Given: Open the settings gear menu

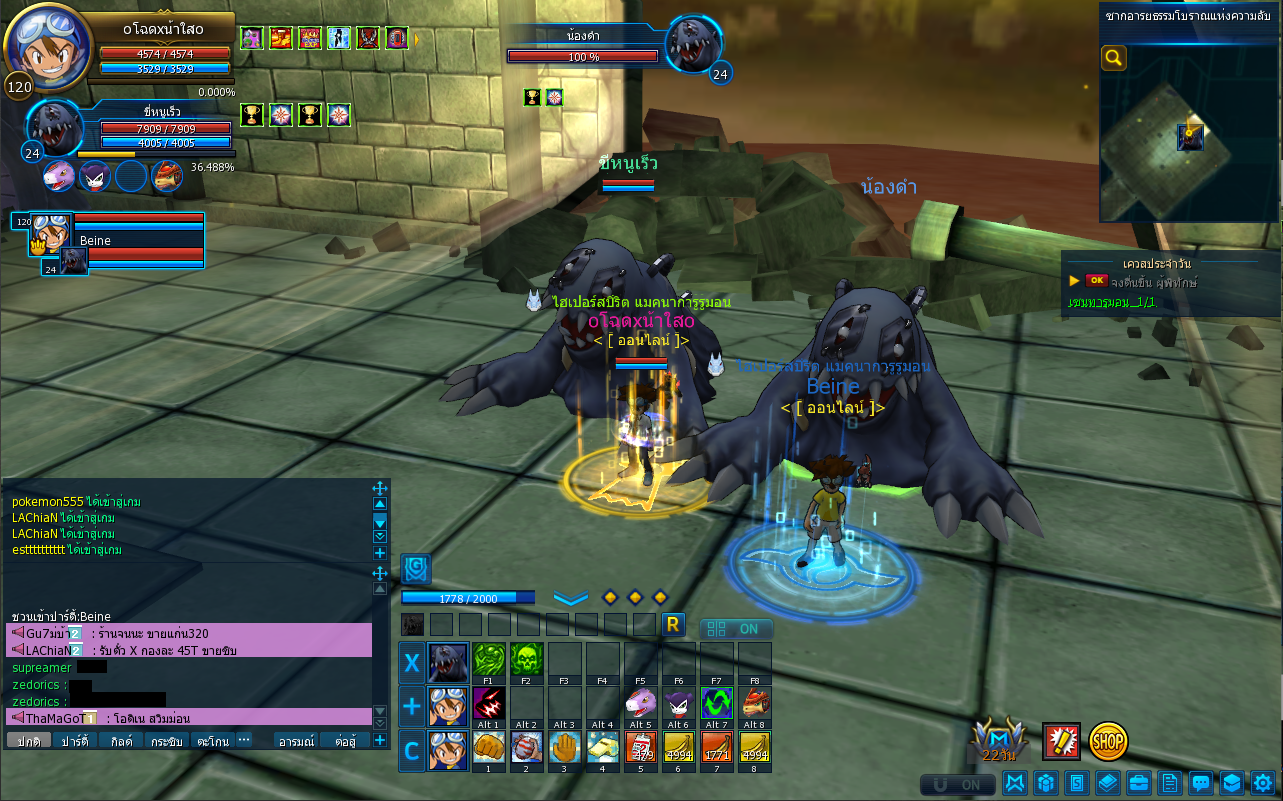Looking at the screenshot, I should (1263, 783).
